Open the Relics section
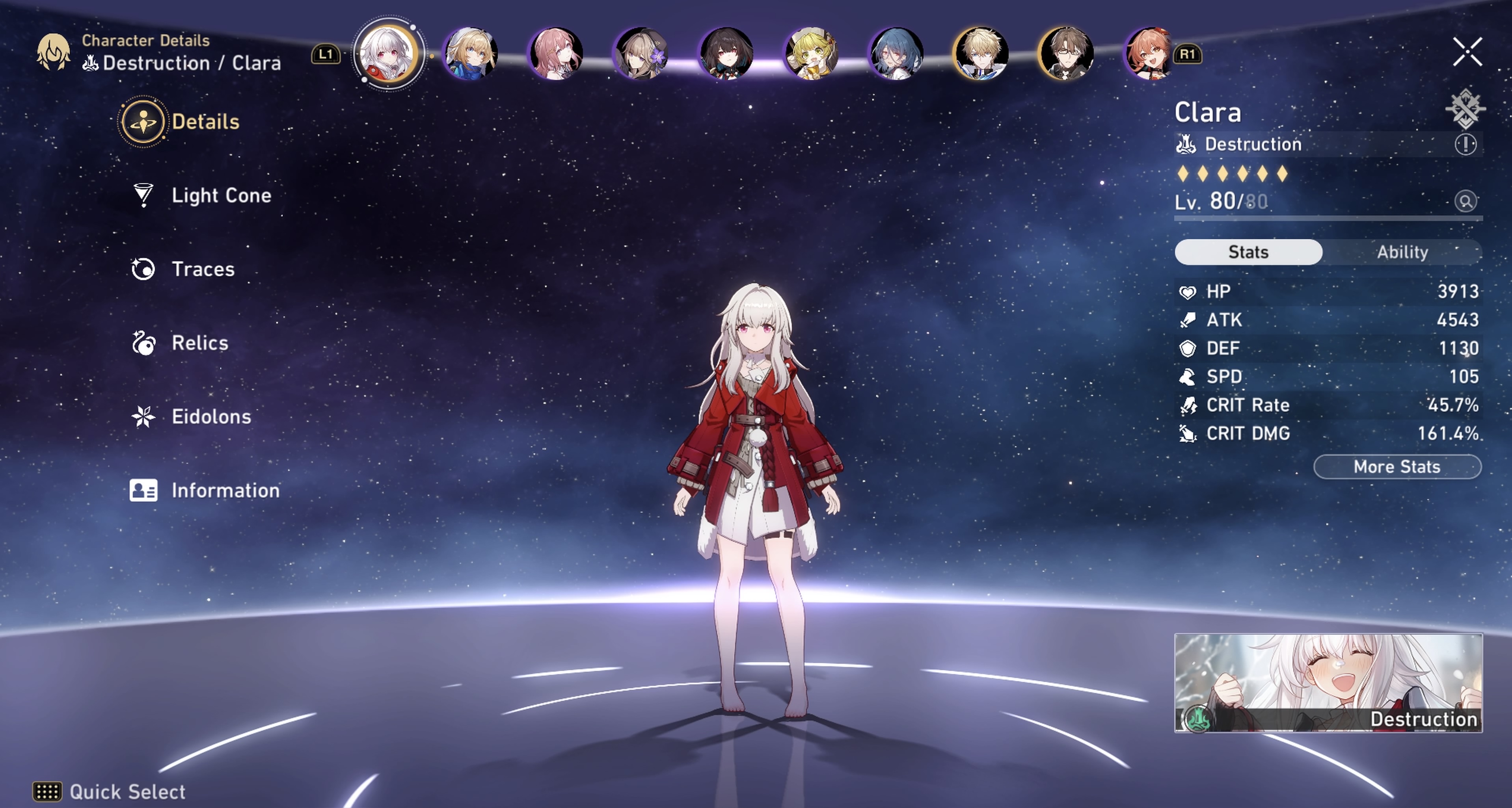Viewport: 1512px width, 808px height. [x=199, y=343]
